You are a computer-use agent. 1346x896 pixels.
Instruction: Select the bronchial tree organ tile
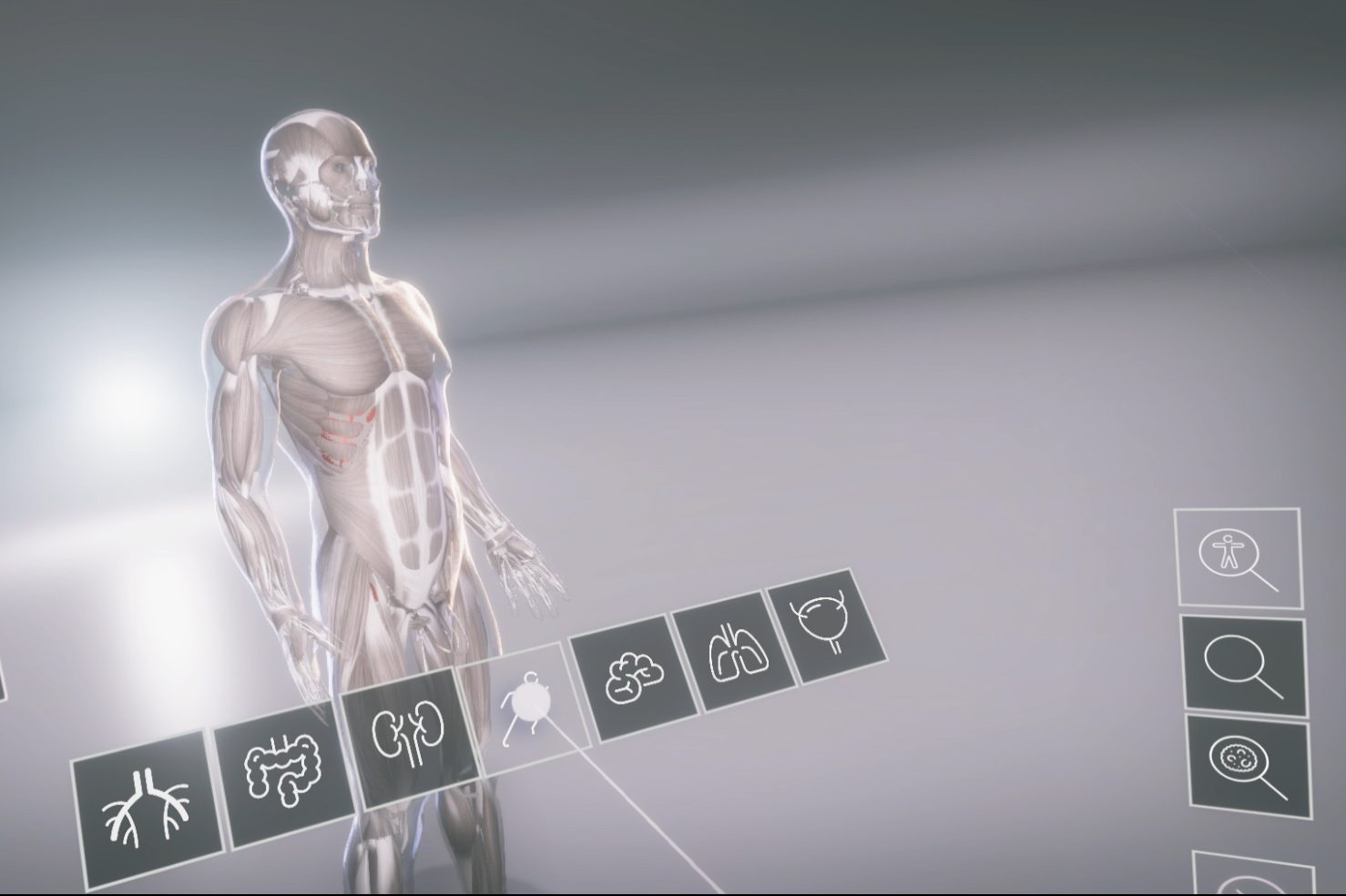coord(146,807)
